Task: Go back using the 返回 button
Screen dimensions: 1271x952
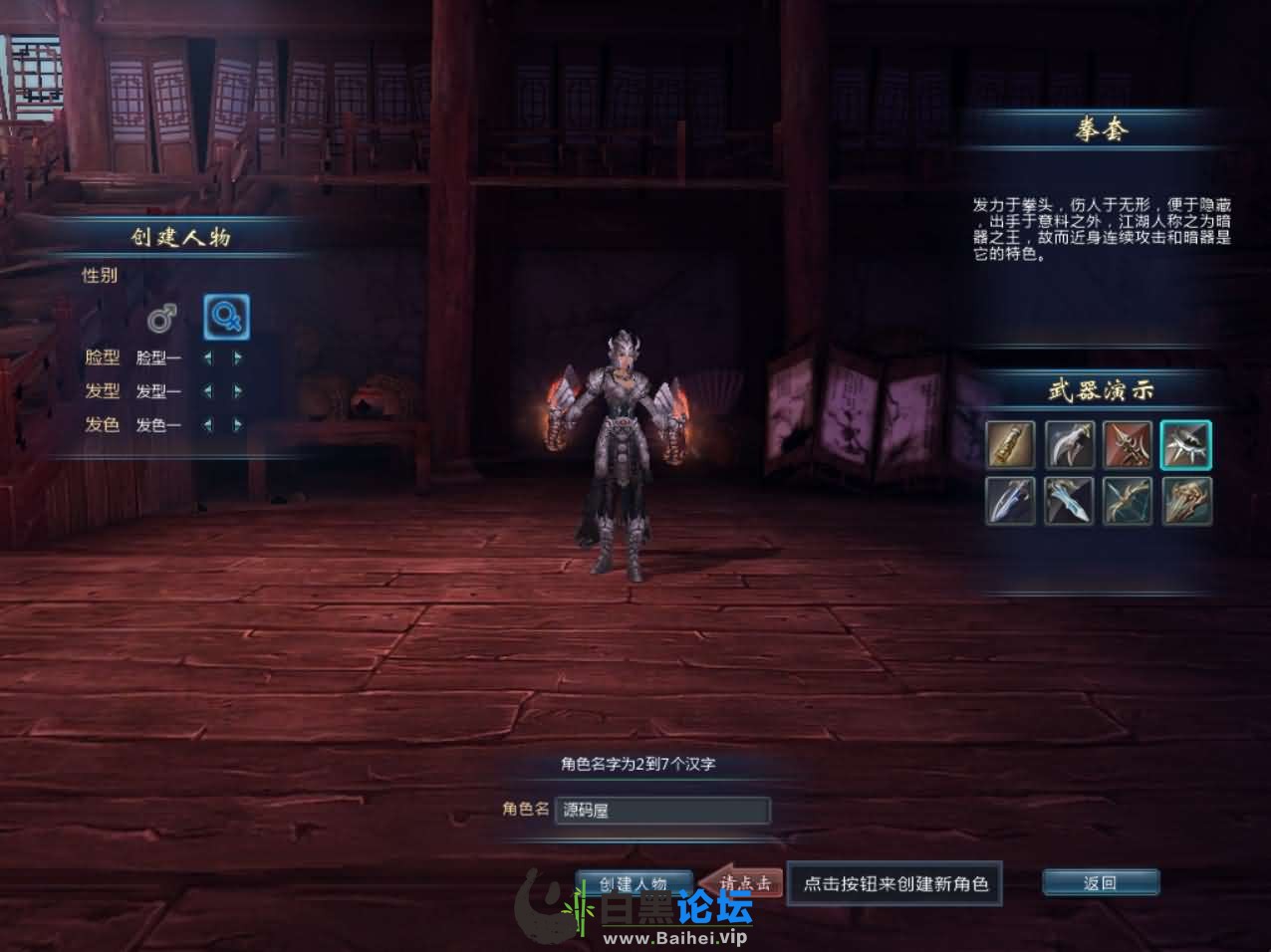Action: point(1100,883)
